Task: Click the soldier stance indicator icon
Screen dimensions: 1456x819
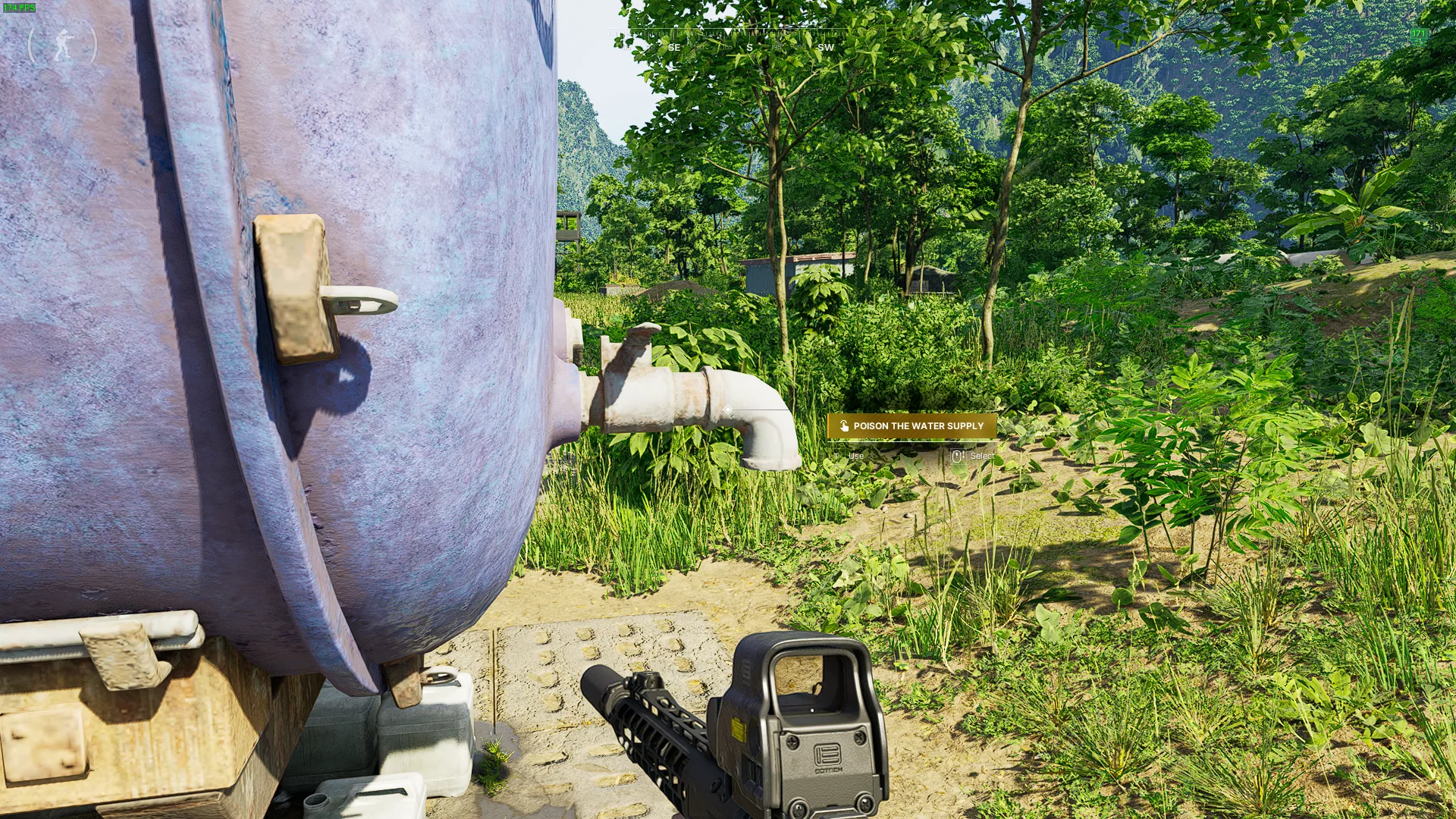Action: pos(63,45)
